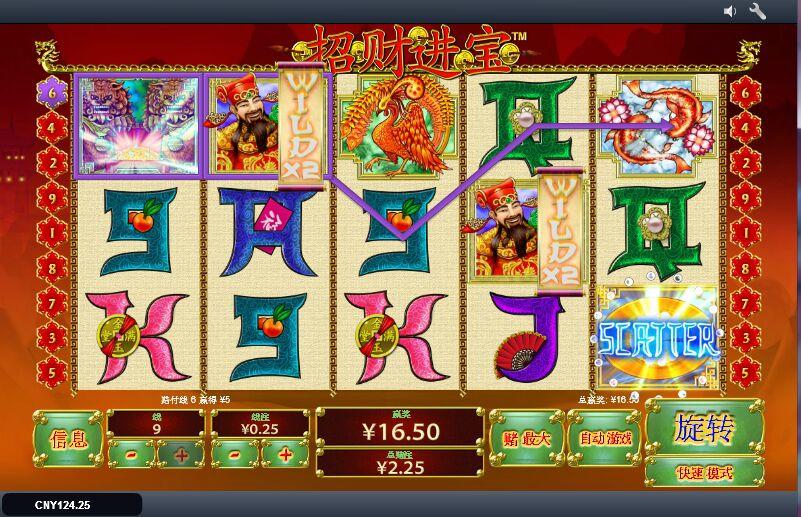801x517 pixels.
Task: Mute the sound with the speaker icon
Action: click(x=730, y=11)
